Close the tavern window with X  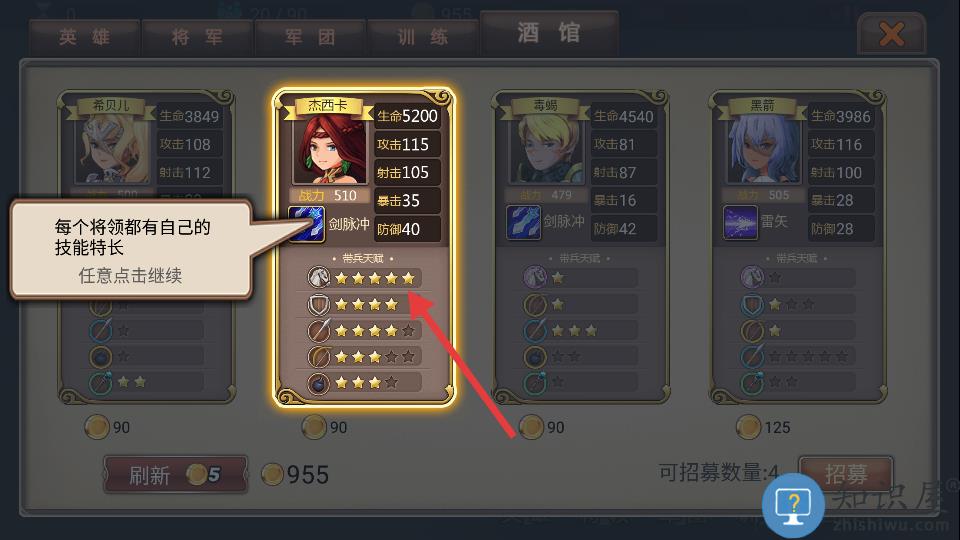[x=890, y=36]
